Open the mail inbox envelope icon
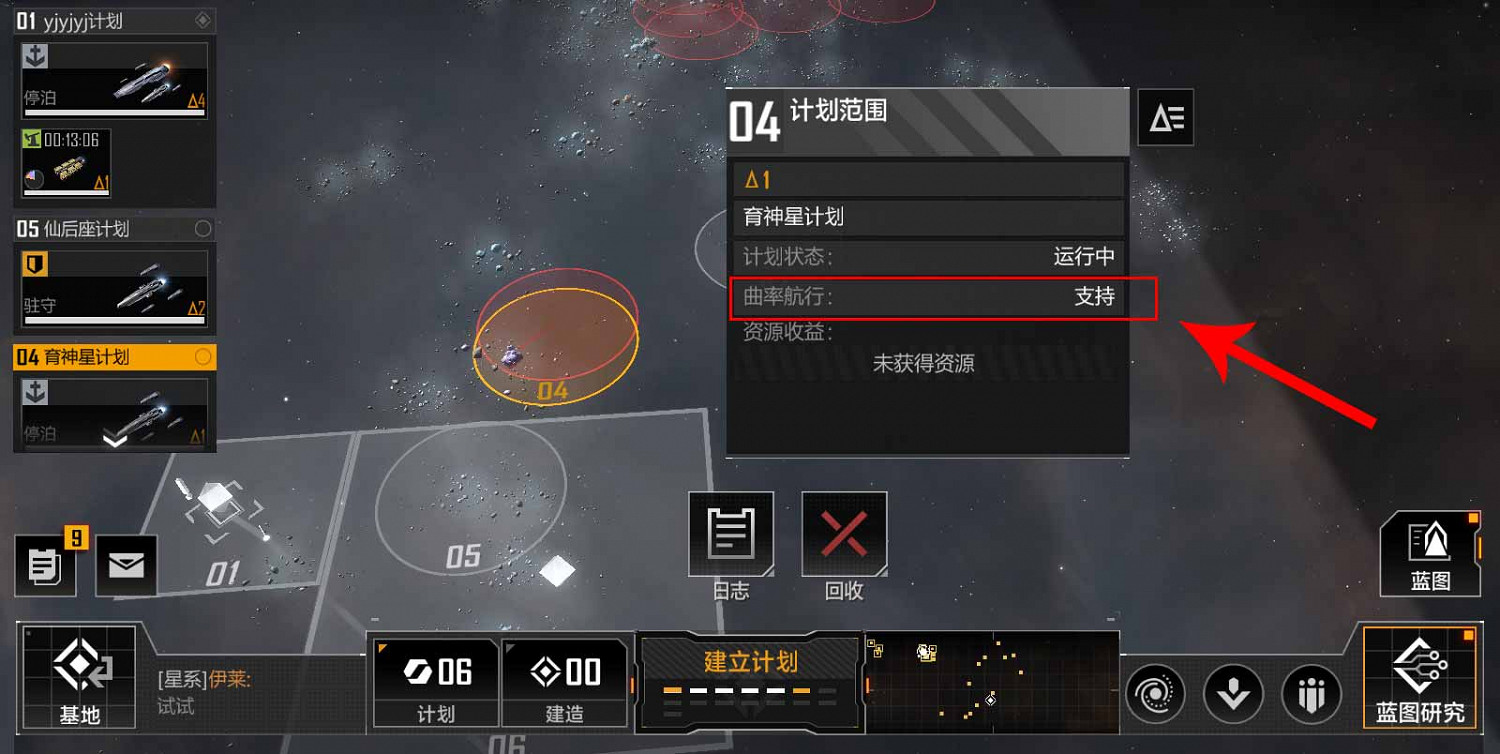 pyautogui.click(x=127, y=565)
